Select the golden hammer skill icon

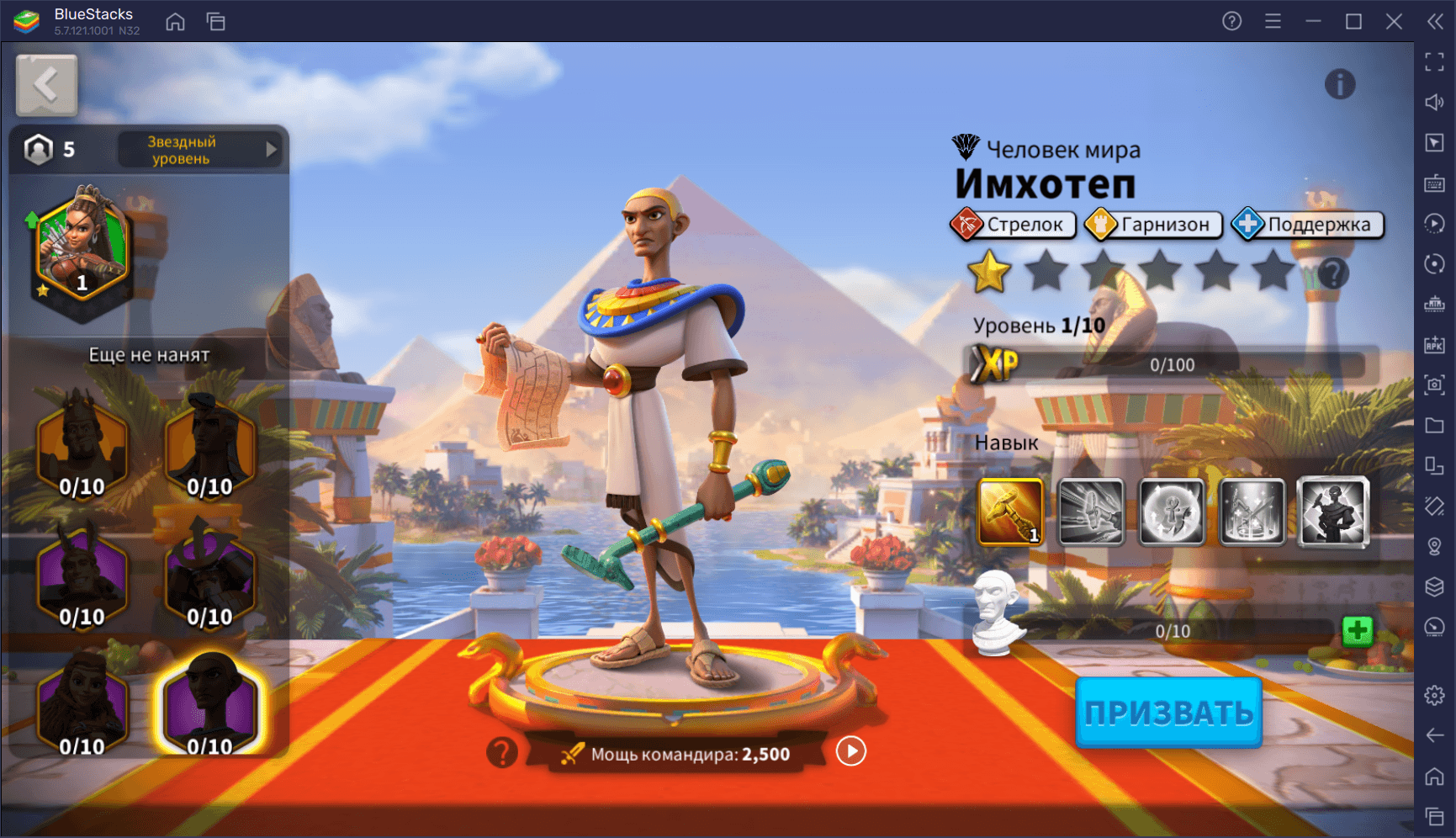click(x=1010, y=512)
